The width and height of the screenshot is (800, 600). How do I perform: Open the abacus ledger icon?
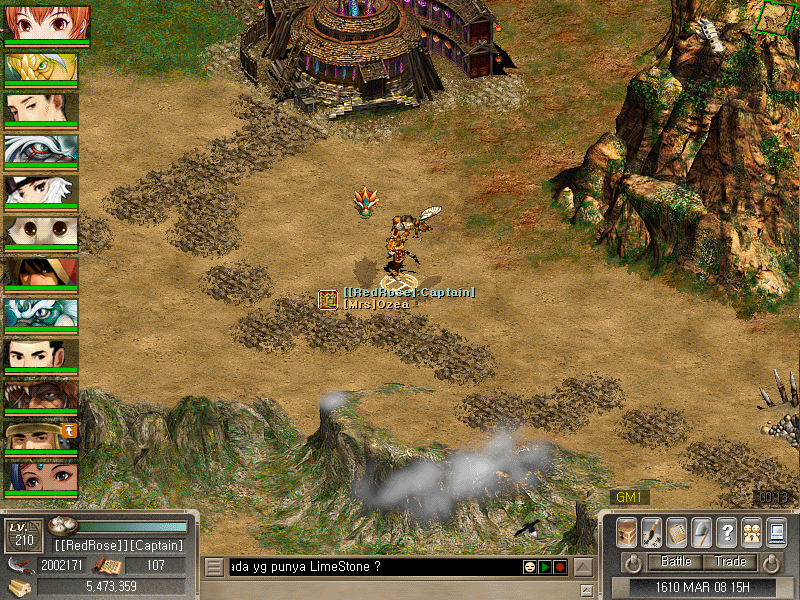(677, 531)
